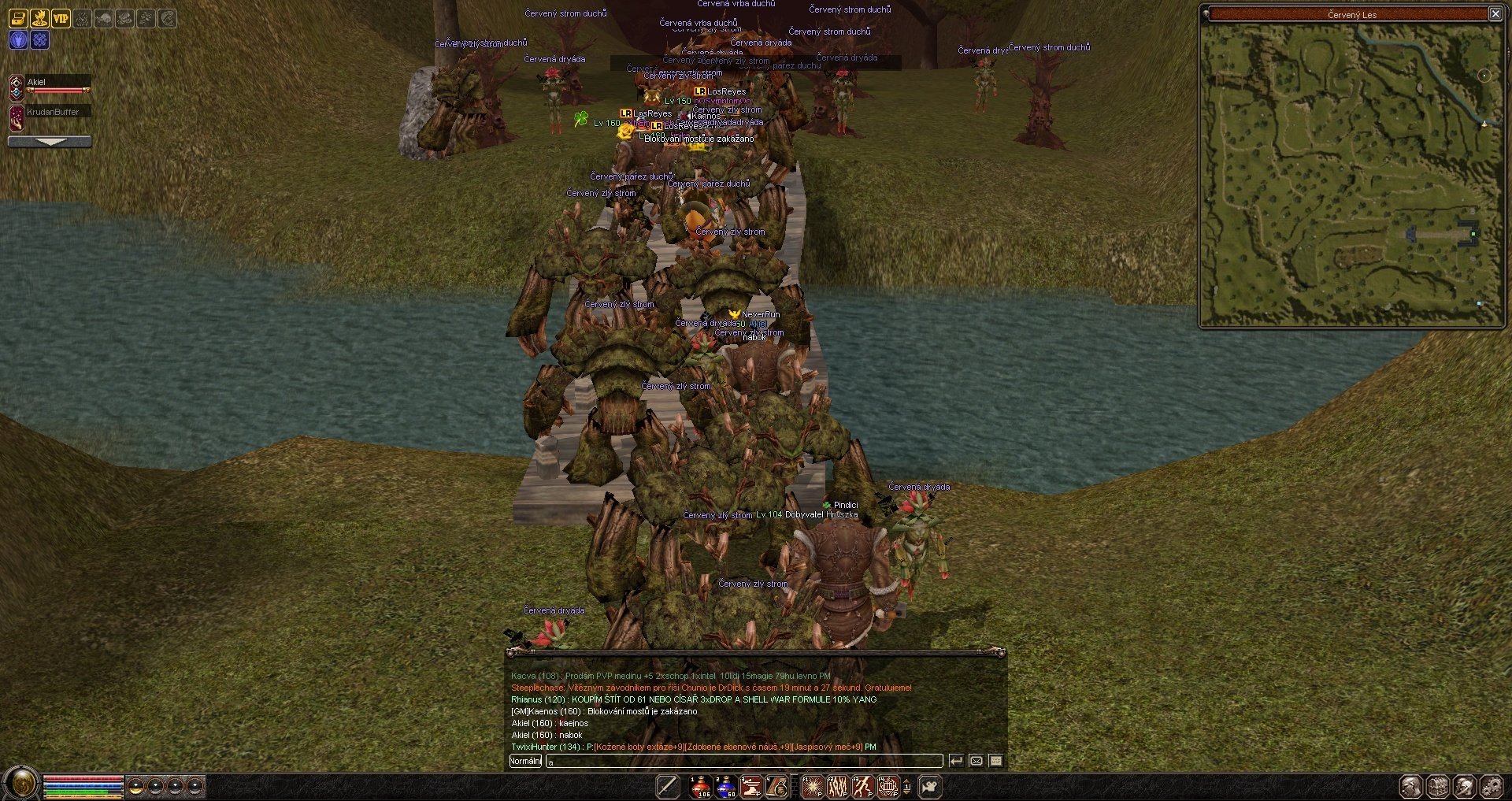Screen dimensions: 1512x801
Task: Click the sword attack slot
Action: (668, 786)
